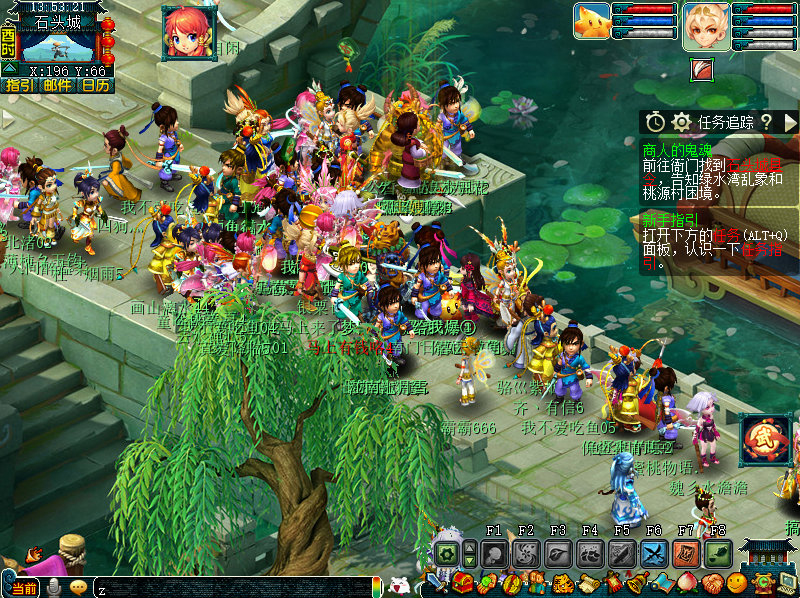The image size is (800, 598).
Task: Open the 日历 calendar button
Action: [96, 86]
